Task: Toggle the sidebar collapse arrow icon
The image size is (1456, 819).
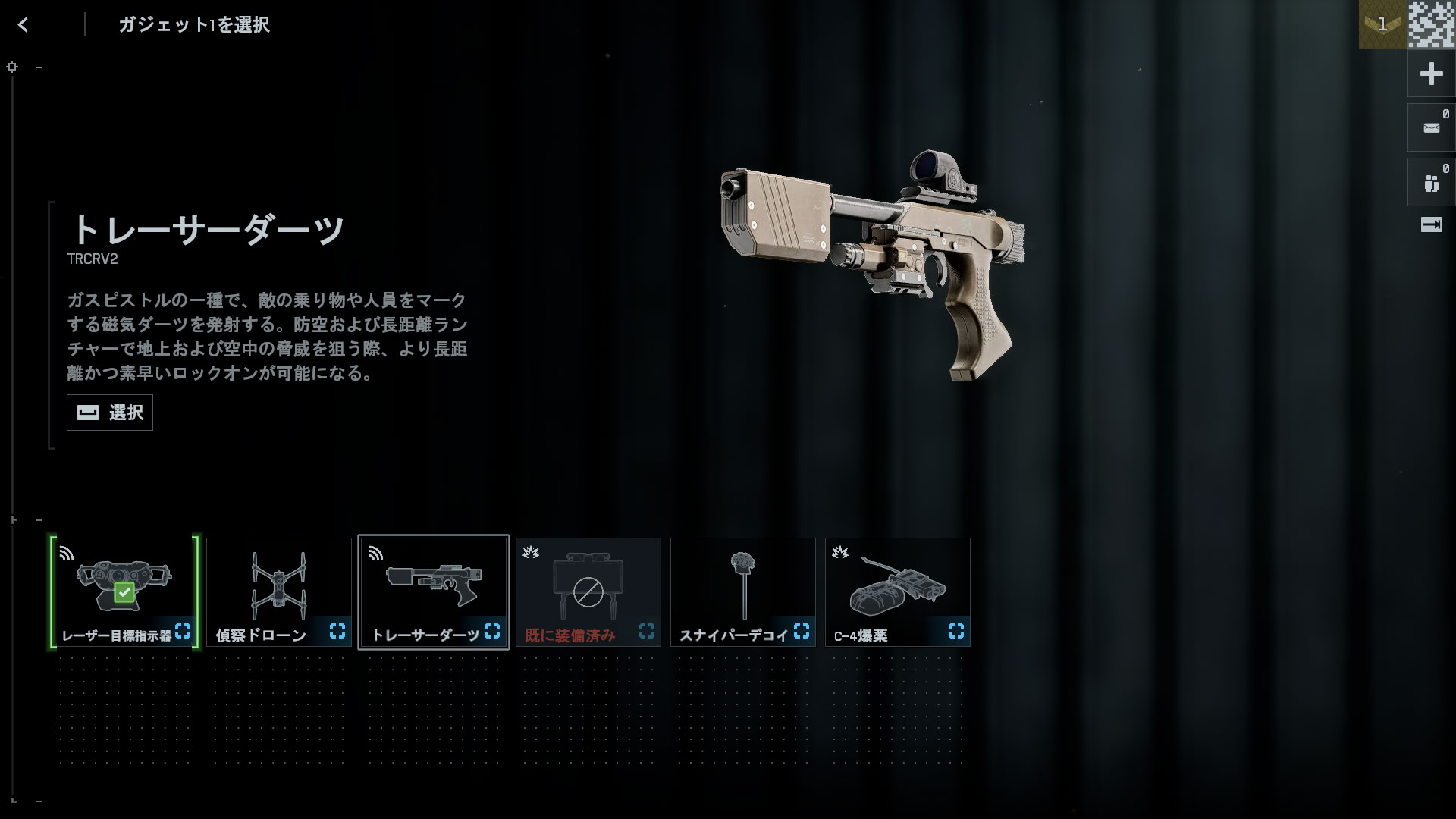Action: [1431, 224]
